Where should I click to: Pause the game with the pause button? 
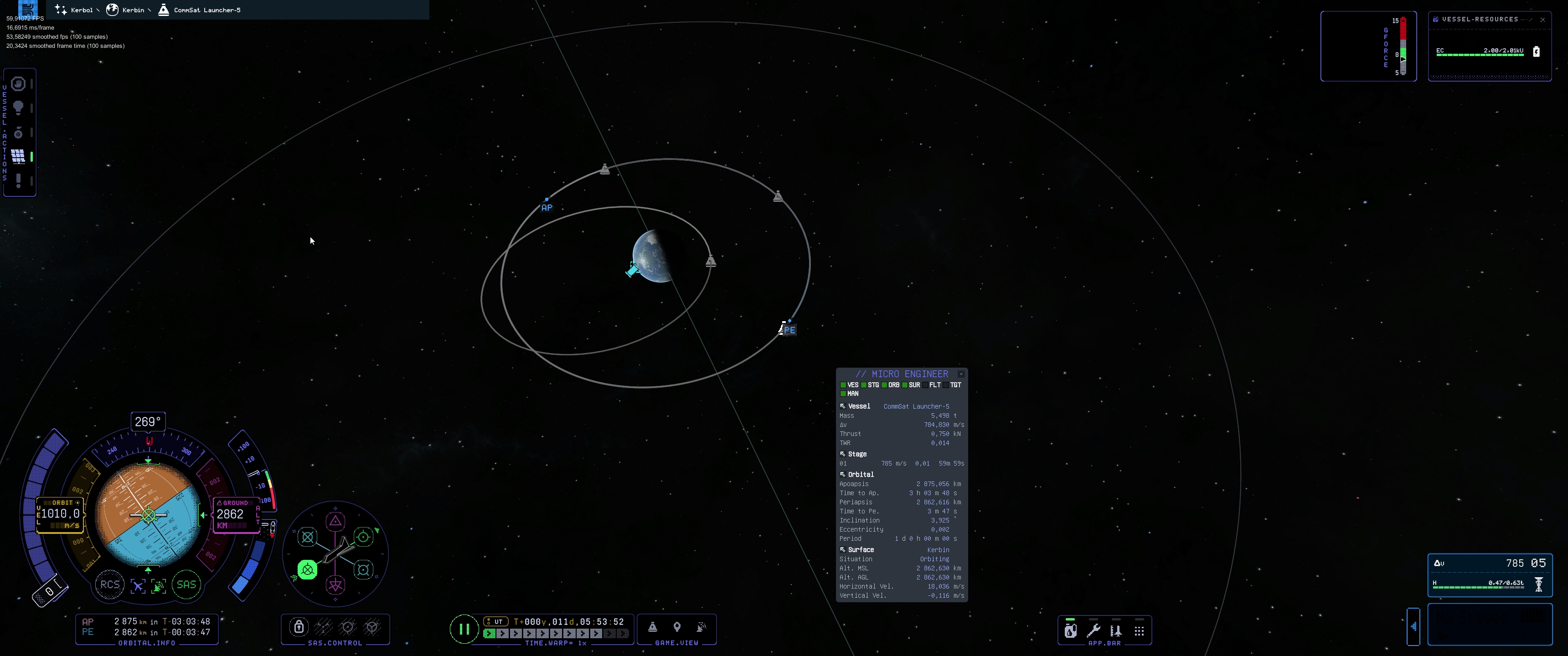coord(464,629)
